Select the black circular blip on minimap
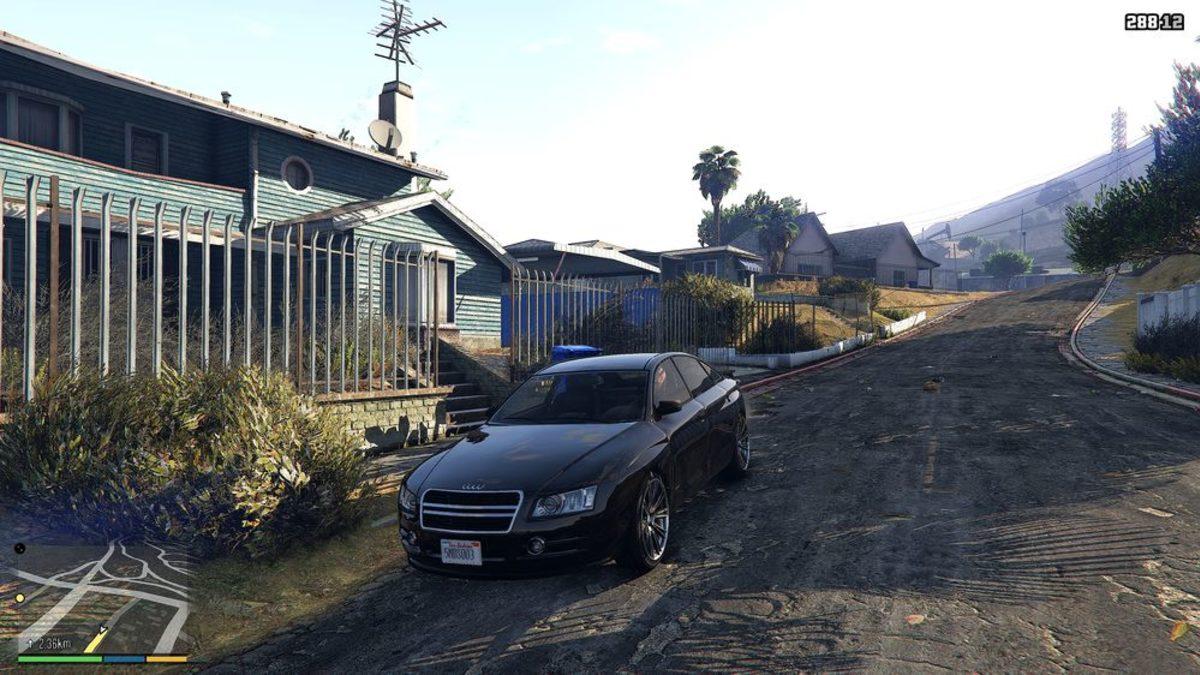 point(19,548)
